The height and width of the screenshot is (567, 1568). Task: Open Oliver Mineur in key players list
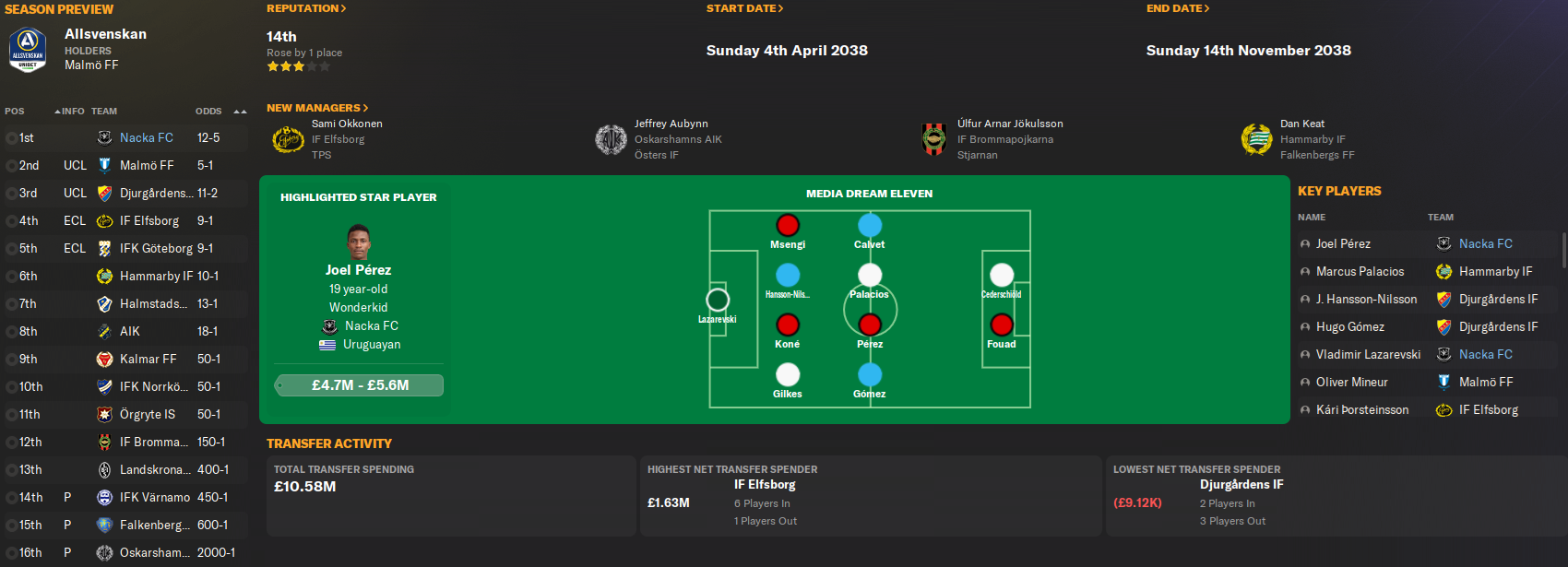1351,382
